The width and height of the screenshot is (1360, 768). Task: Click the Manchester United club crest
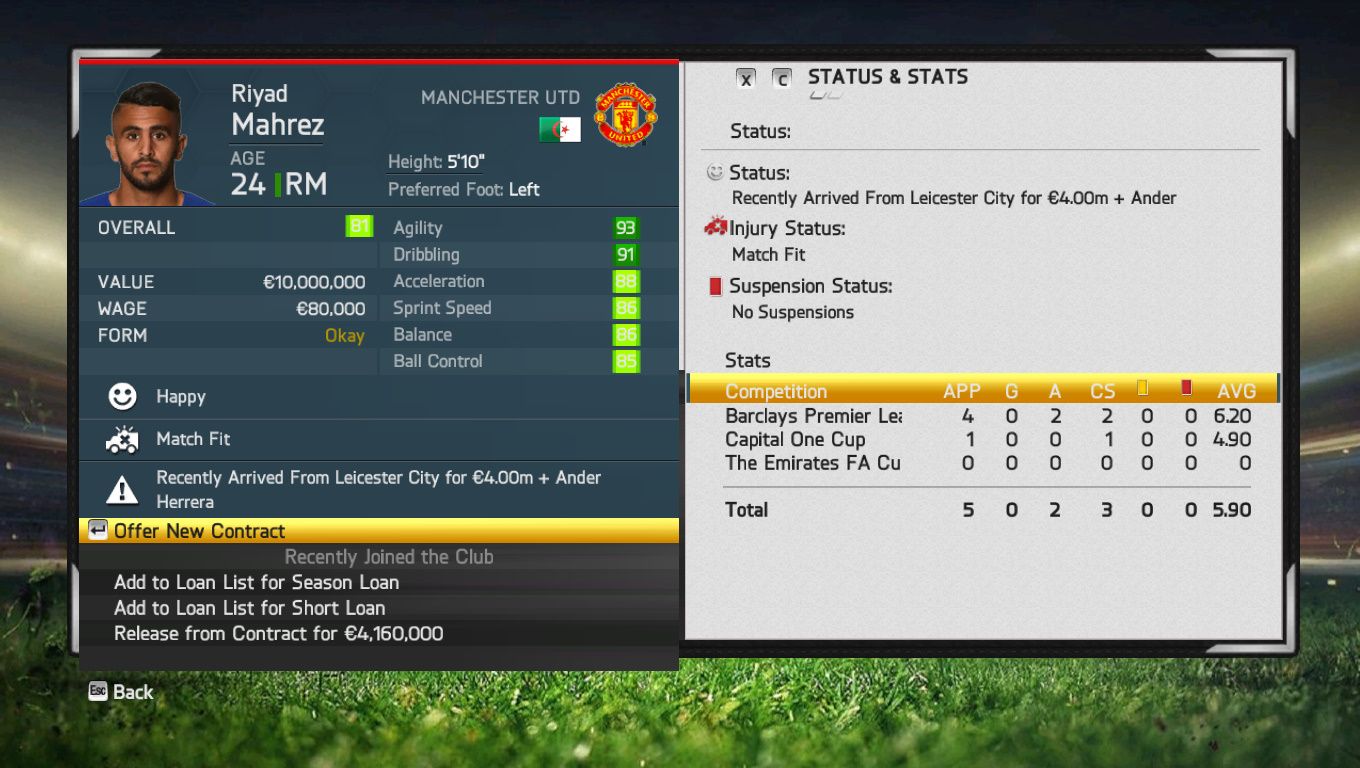(x=625, y=115)
